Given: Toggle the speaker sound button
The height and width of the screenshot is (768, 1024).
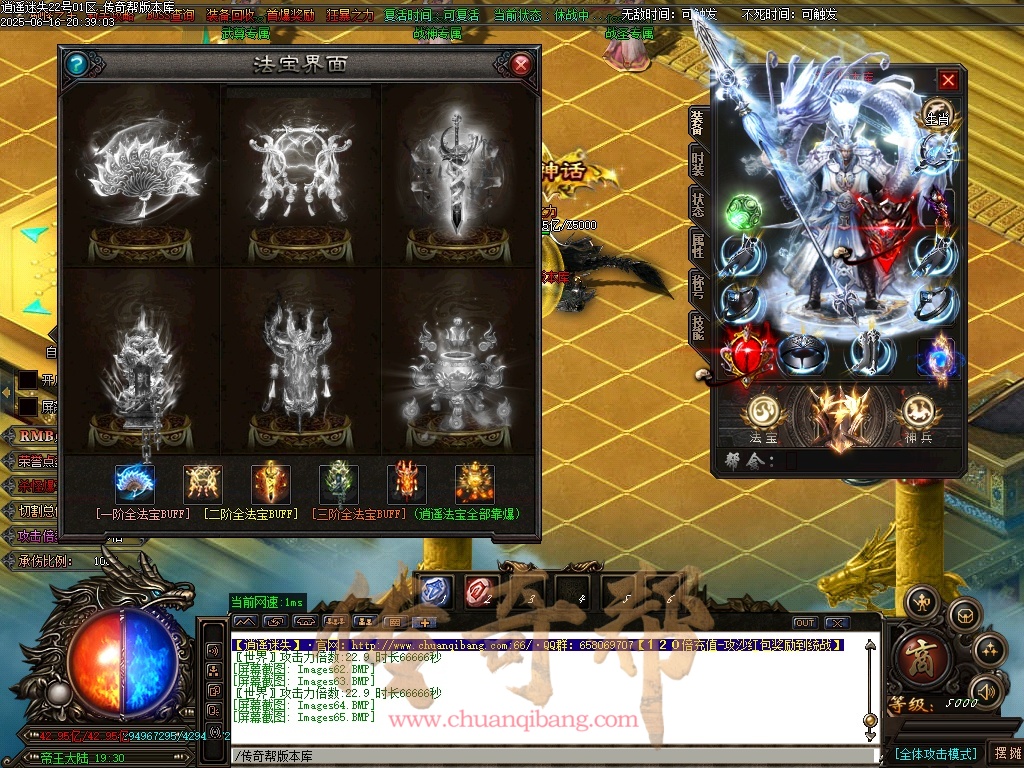Looking at the screenshot, I should pyautogui.click(x=987, y=690).
